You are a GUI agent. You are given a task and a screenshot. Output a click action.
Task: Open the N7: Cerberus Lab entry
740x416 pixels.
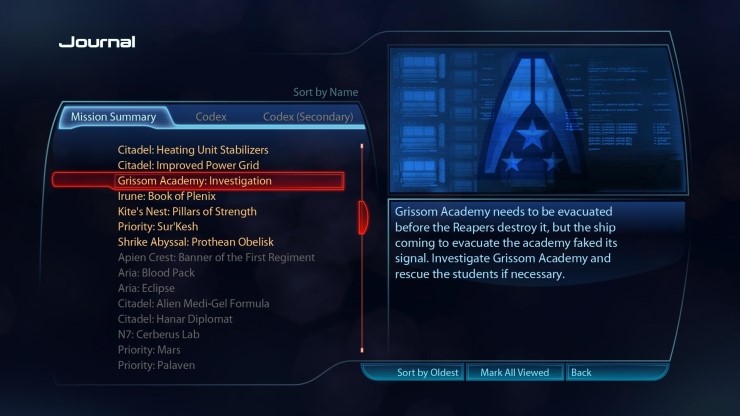coord(159,334)
